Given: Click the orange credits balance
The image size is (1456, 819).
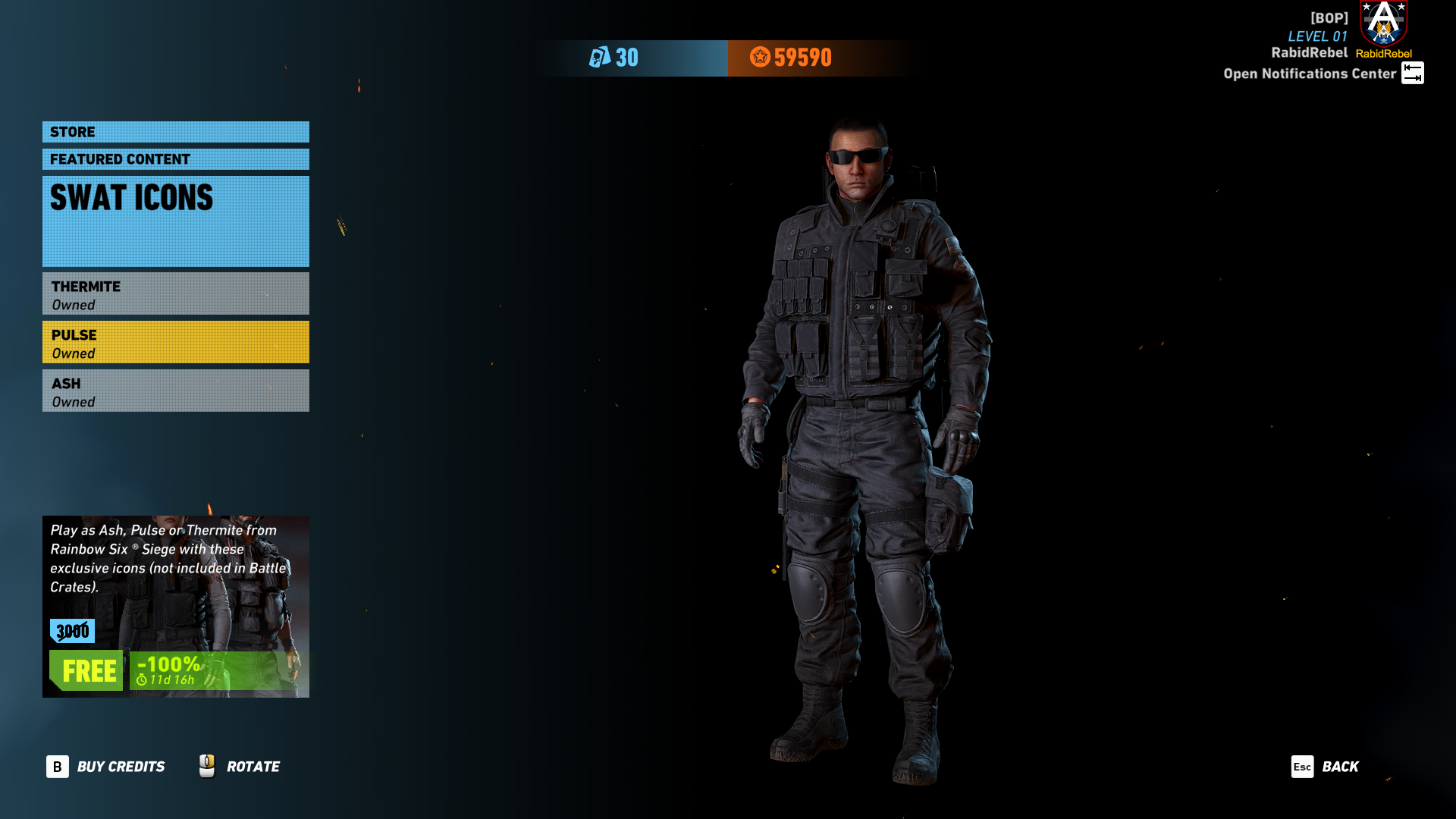Looking at the screenshot, I should click(x=791, y=58).
